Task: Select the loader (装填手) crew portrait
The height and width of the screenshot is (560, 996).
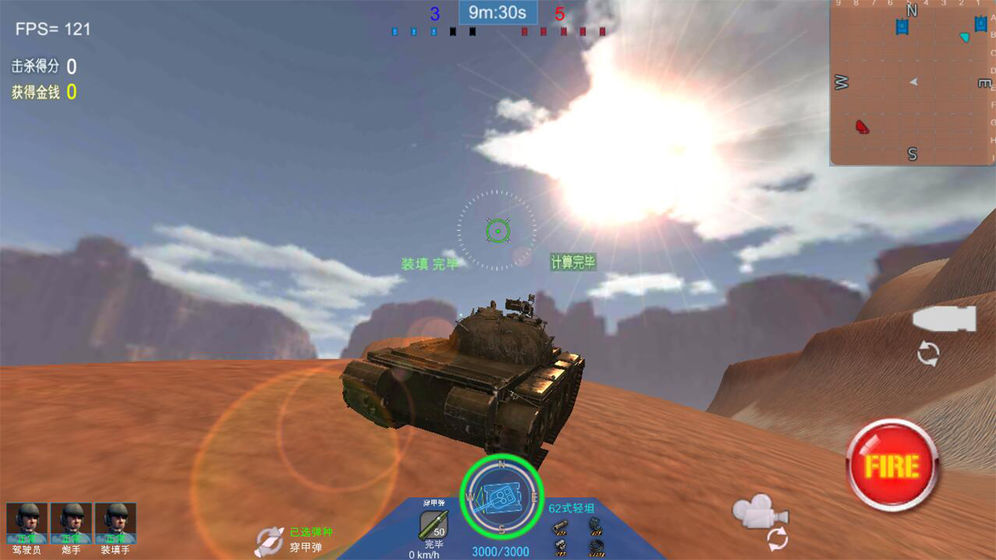Action: [x=115, y=523]
